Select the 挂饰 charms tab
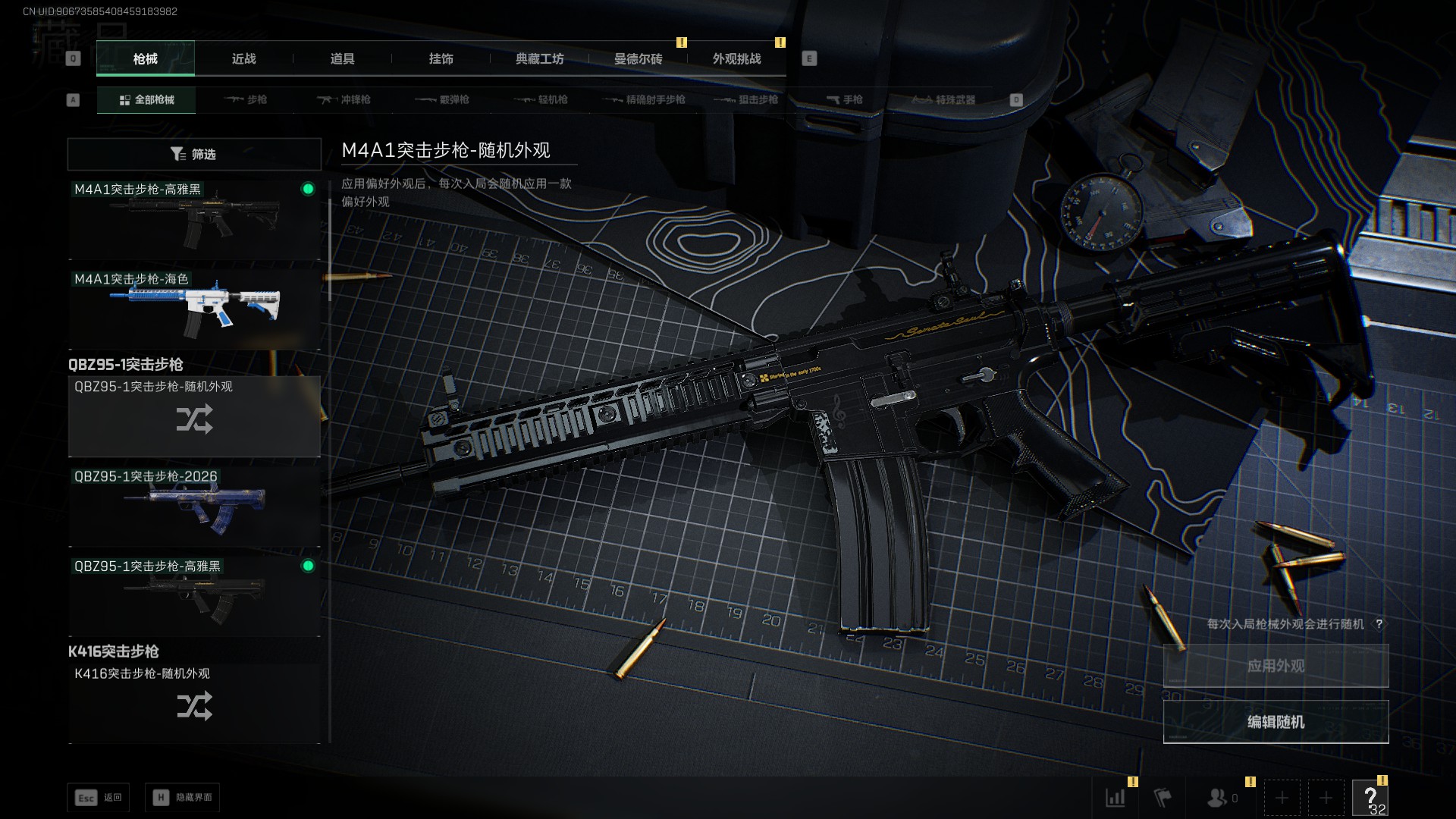1456x819 pixels. (441, 59)
